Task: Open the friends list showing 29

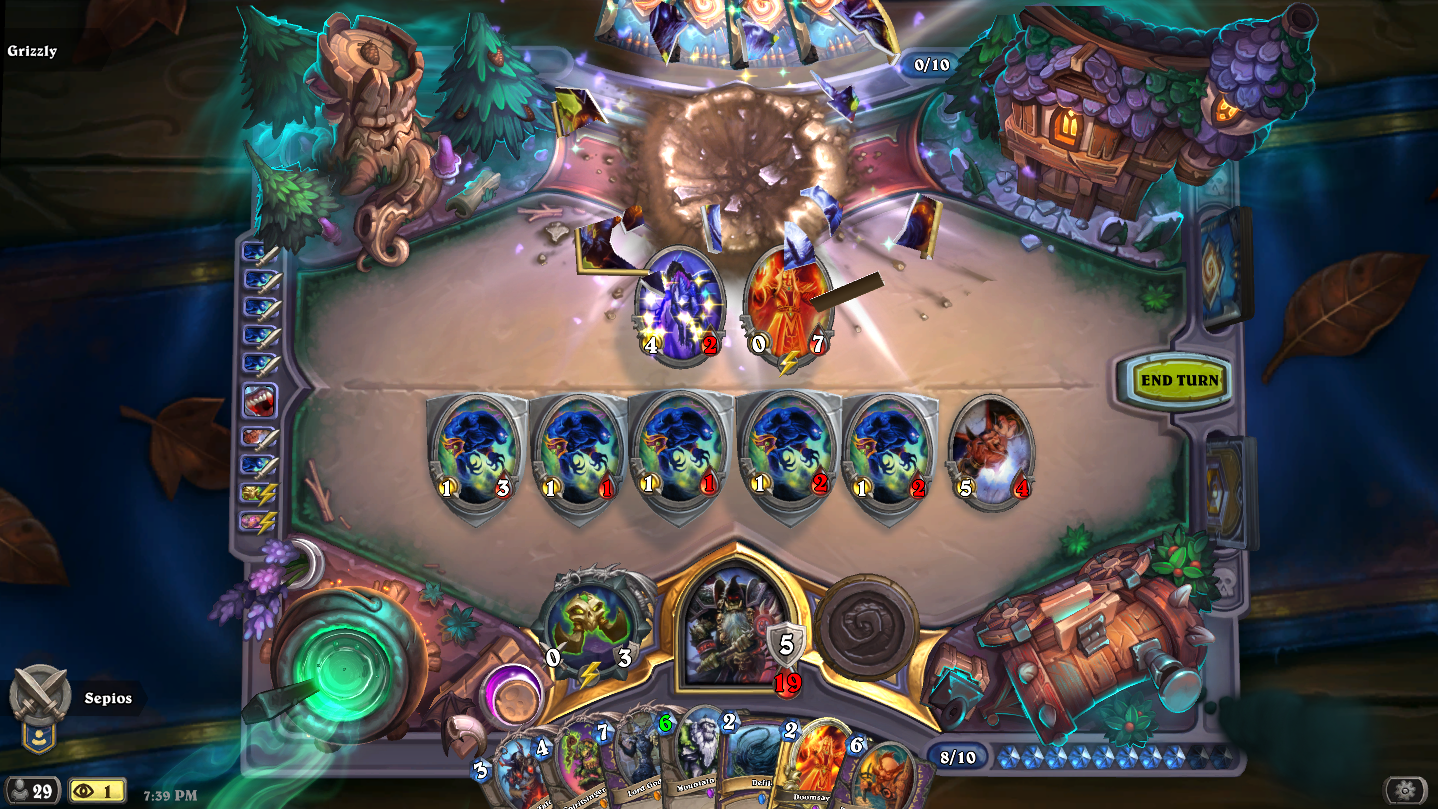Action: tap(32, 791)
